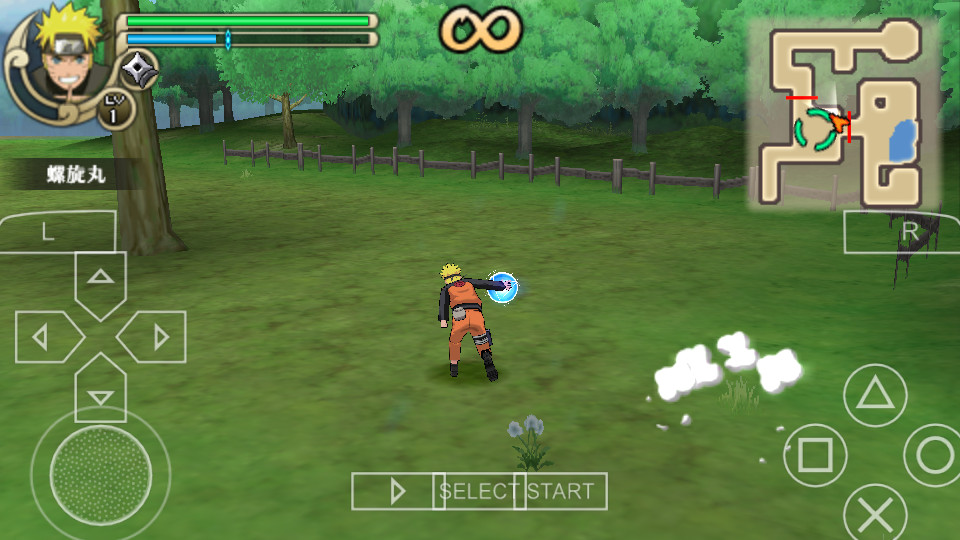This screenshot has width=960, height=540.
Task: Tap the D-pad down arrow
Action: coord(100,392)
